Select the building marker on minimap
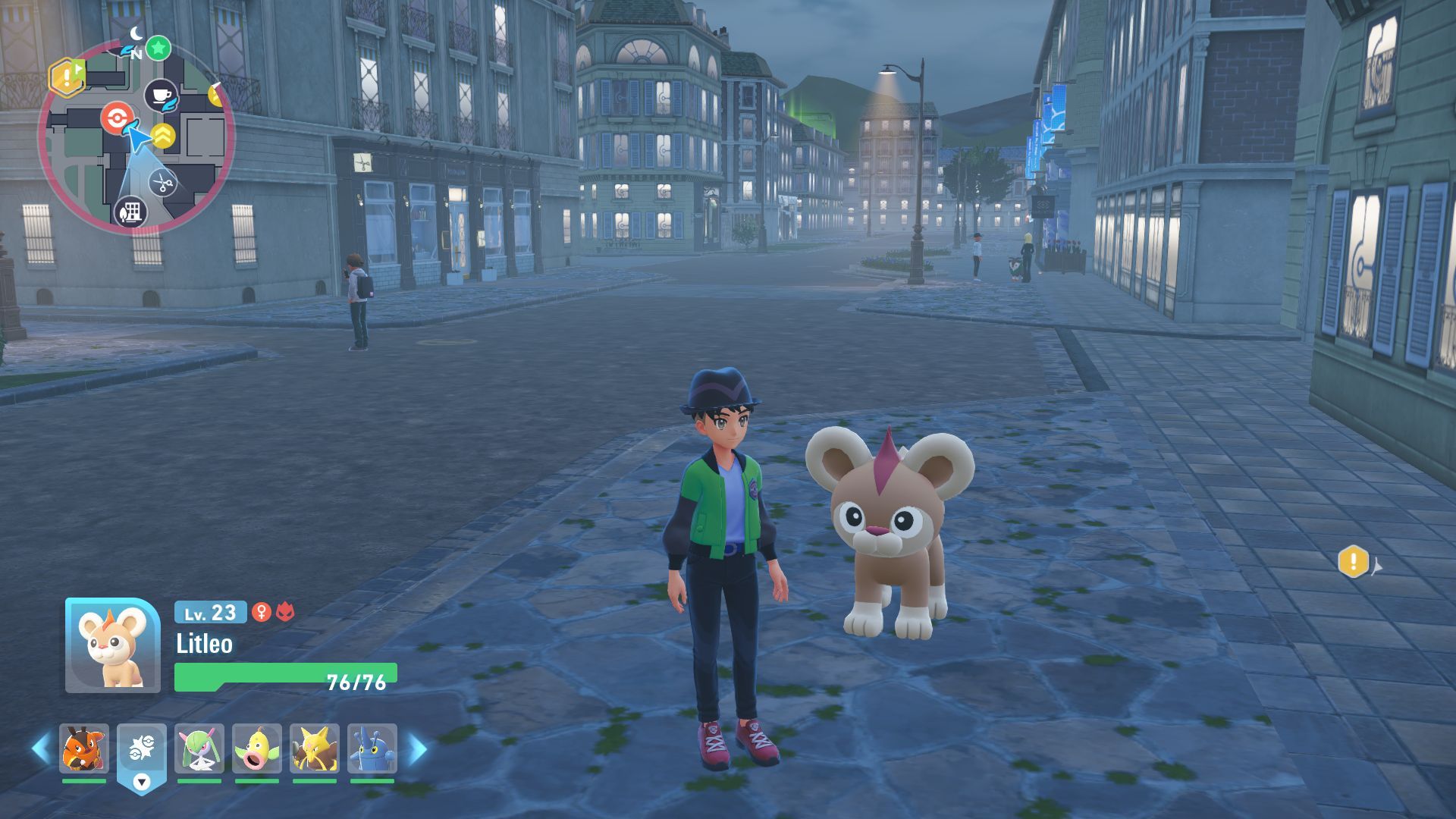The image size is (1456, 819). click(x=130, y=212)
